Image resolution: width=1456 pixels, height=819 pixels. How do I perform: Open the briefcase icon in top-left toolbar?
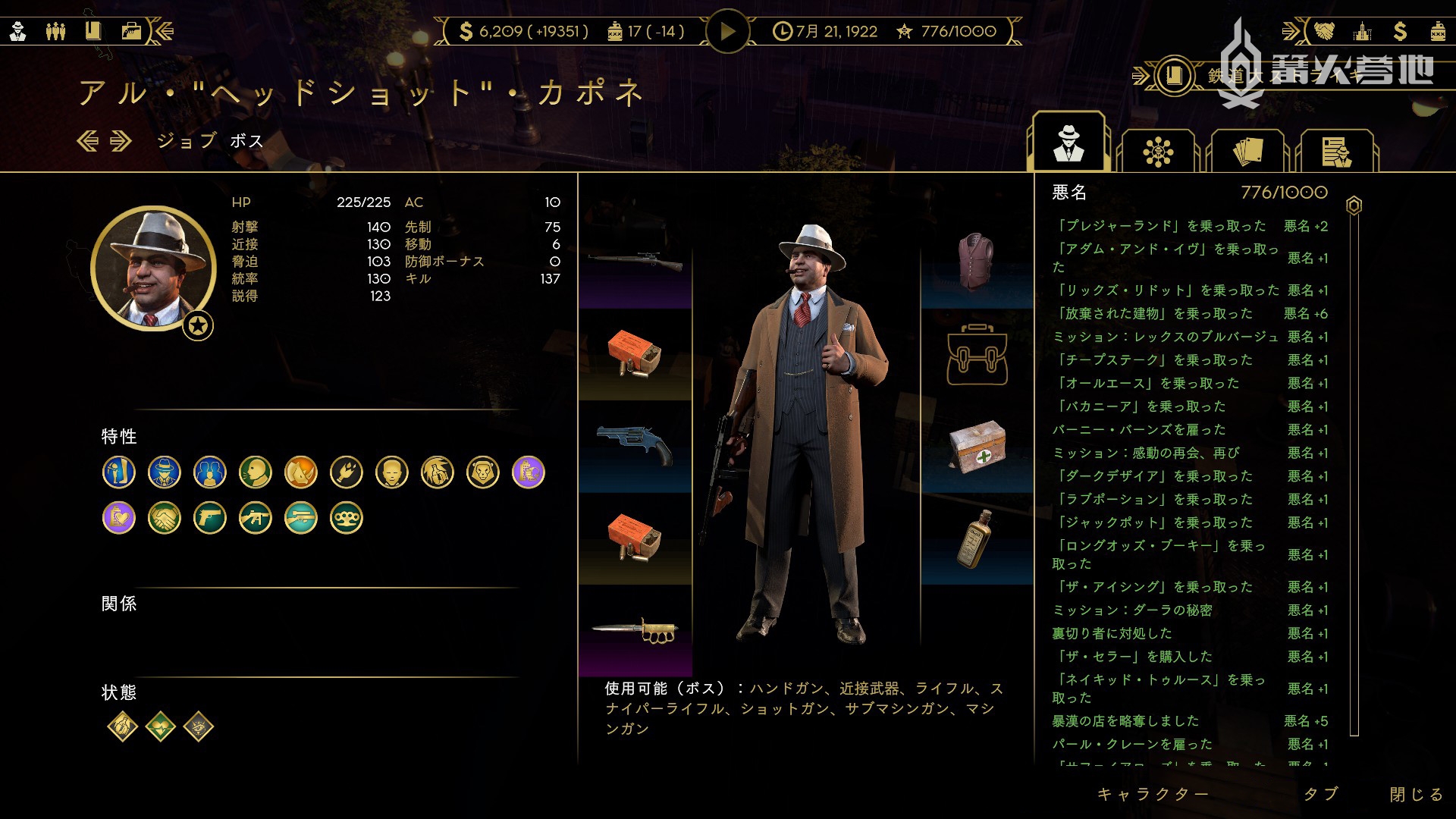131,31
